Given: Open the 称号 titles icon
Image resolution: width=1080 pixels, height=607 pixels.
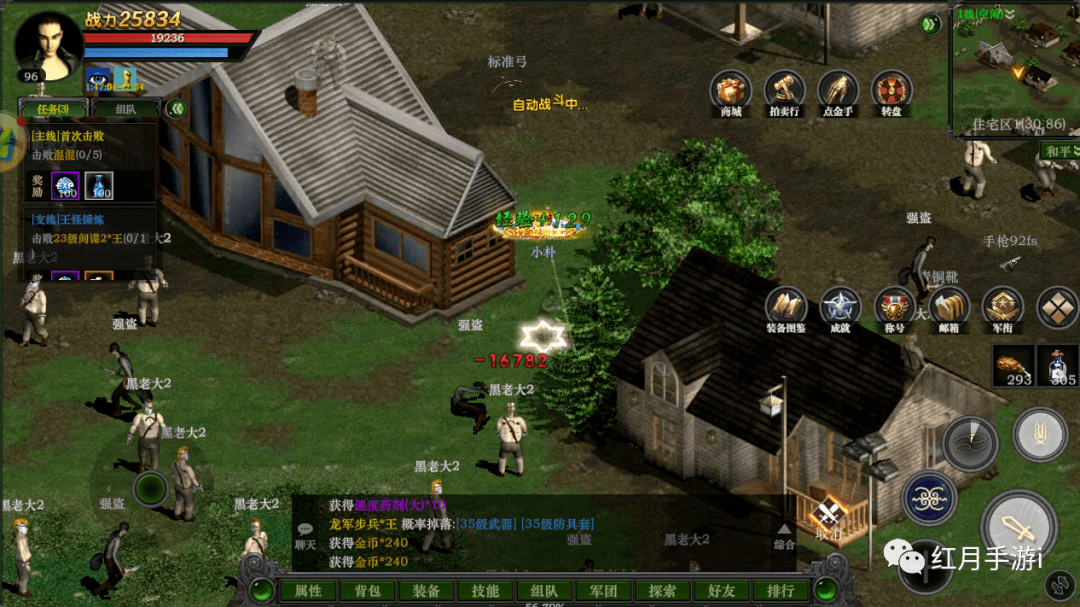Looking at the screenshot, I should point(894,308).
